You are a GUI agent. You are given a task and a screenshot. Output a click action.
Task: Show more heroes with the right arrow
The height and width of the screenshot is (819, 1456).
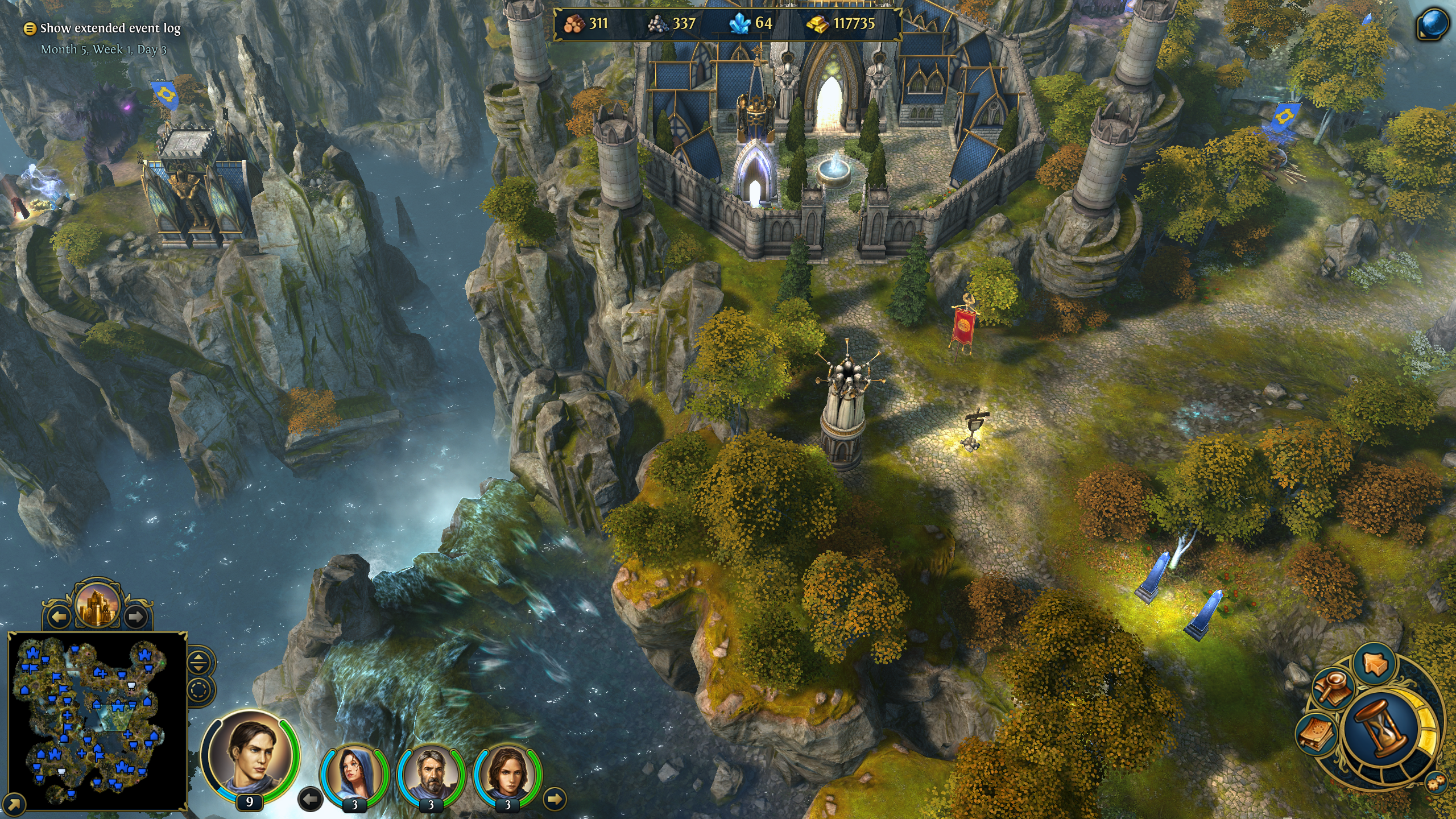(x=555, y=799)
